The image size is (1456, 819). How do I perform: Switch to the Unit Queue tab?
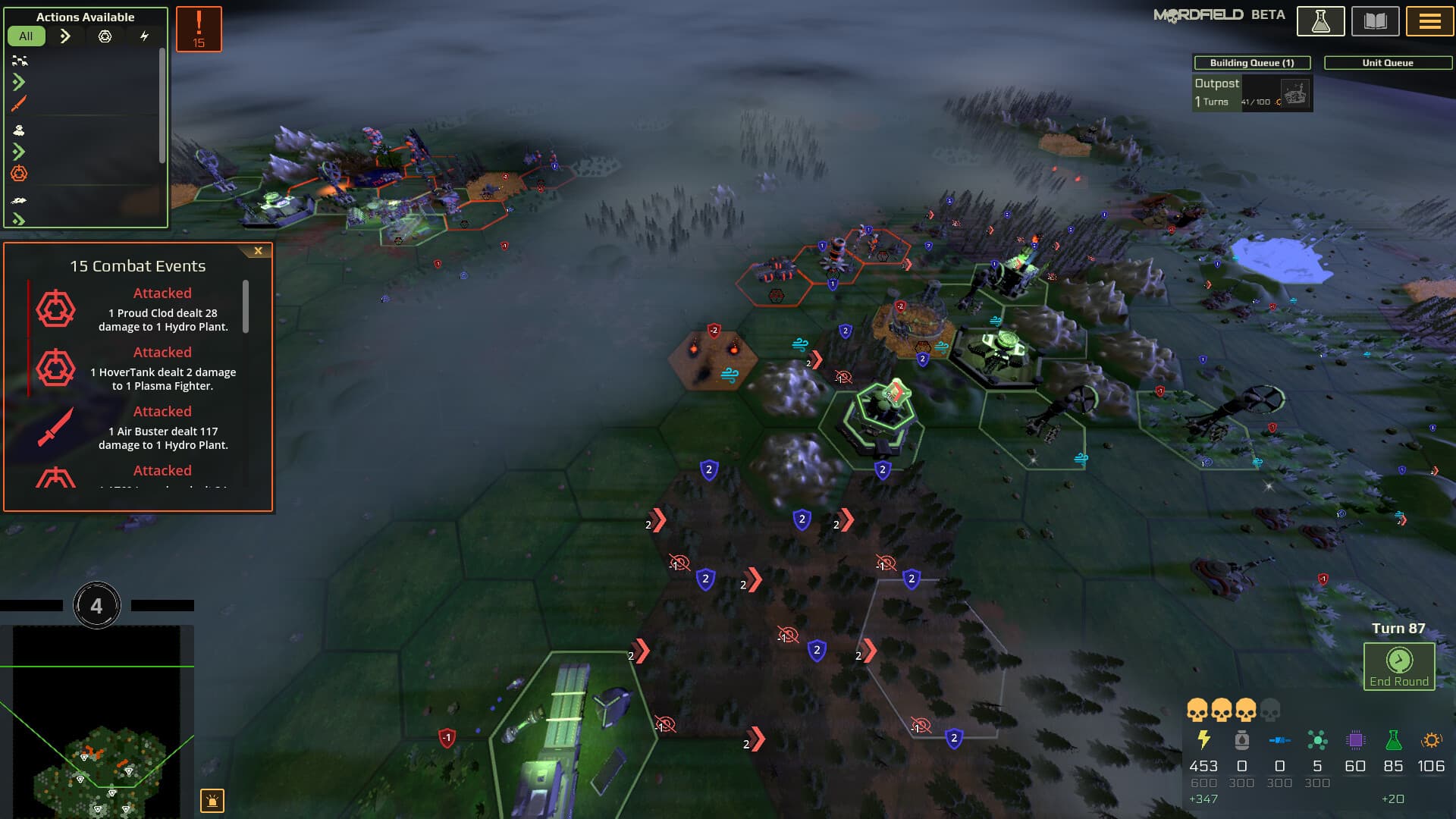point(1388,63)
